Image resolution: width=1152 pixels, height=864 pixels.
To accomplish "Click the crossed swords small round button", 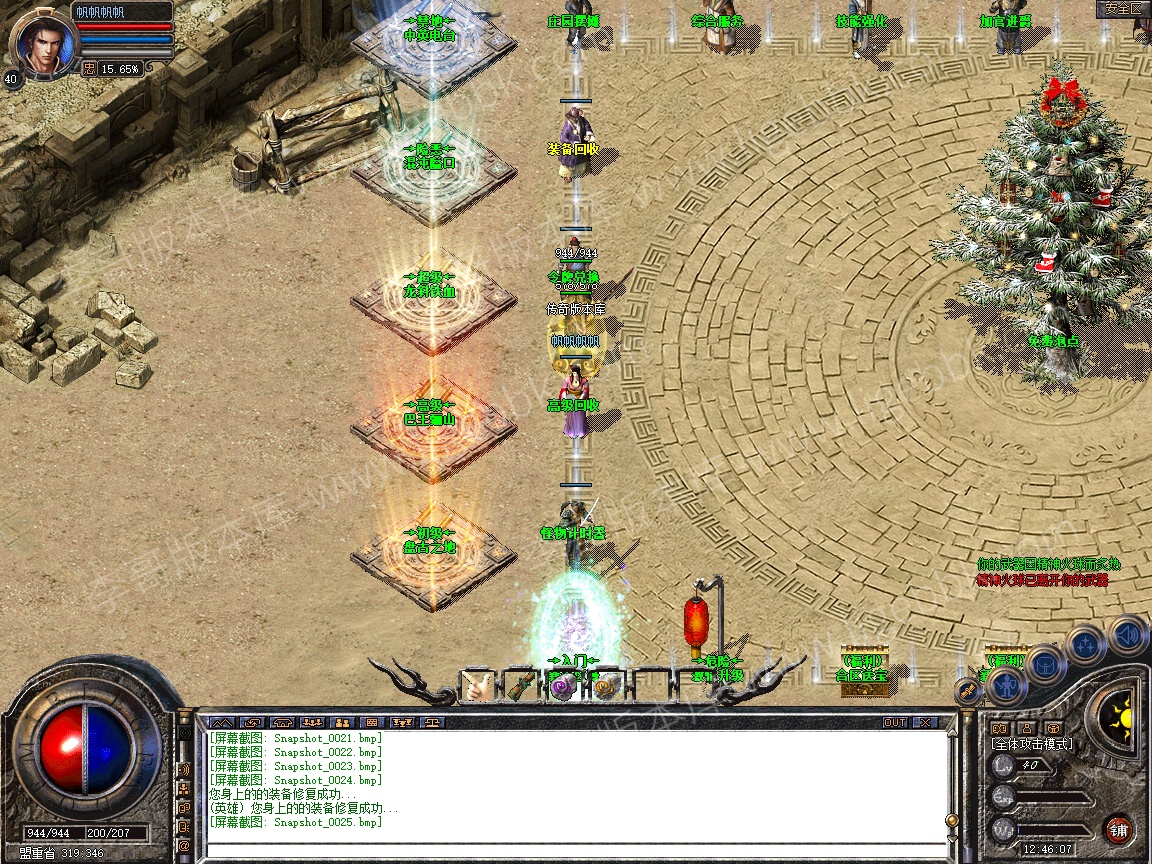I will (x=968, y=689).
